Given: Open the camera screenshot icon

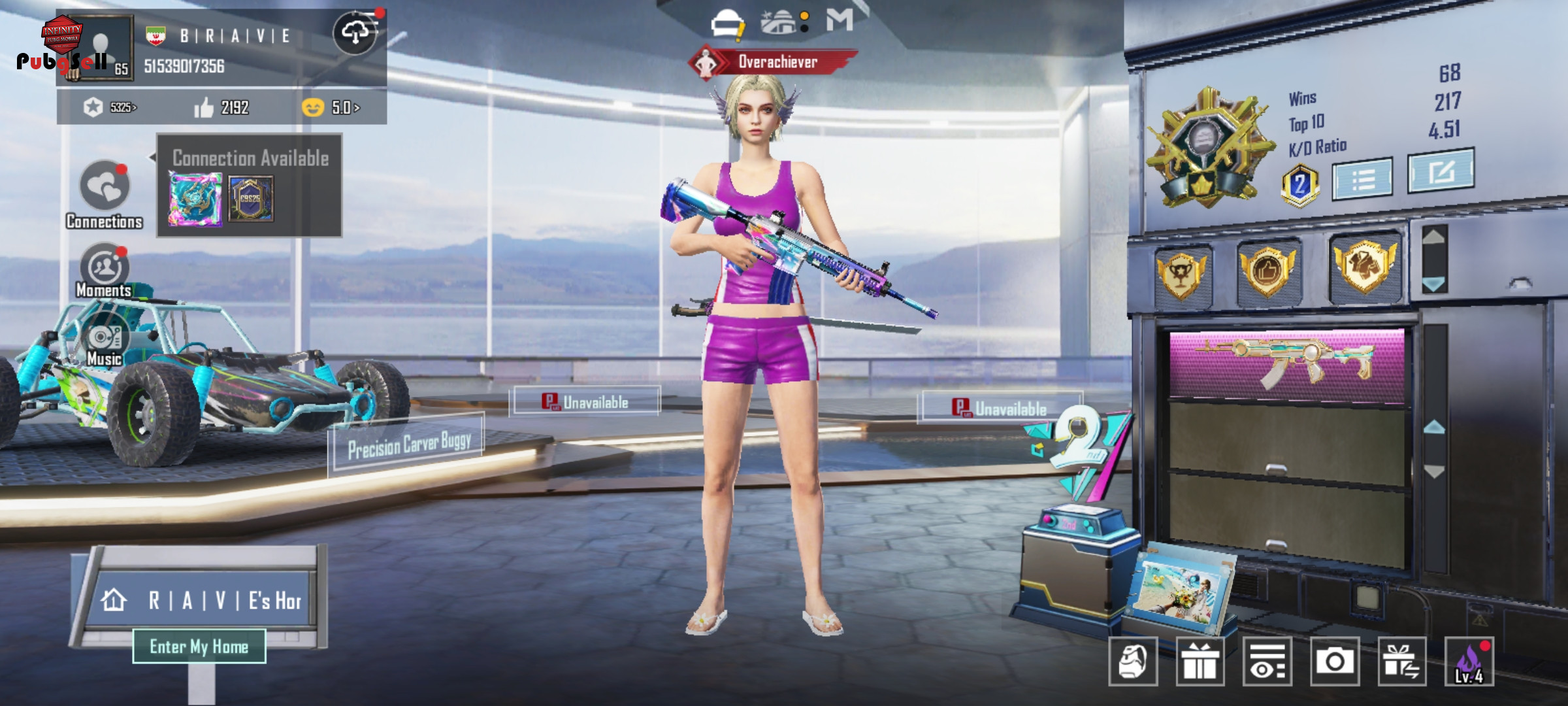Looking at the screenshot, I should point(1334,662).
